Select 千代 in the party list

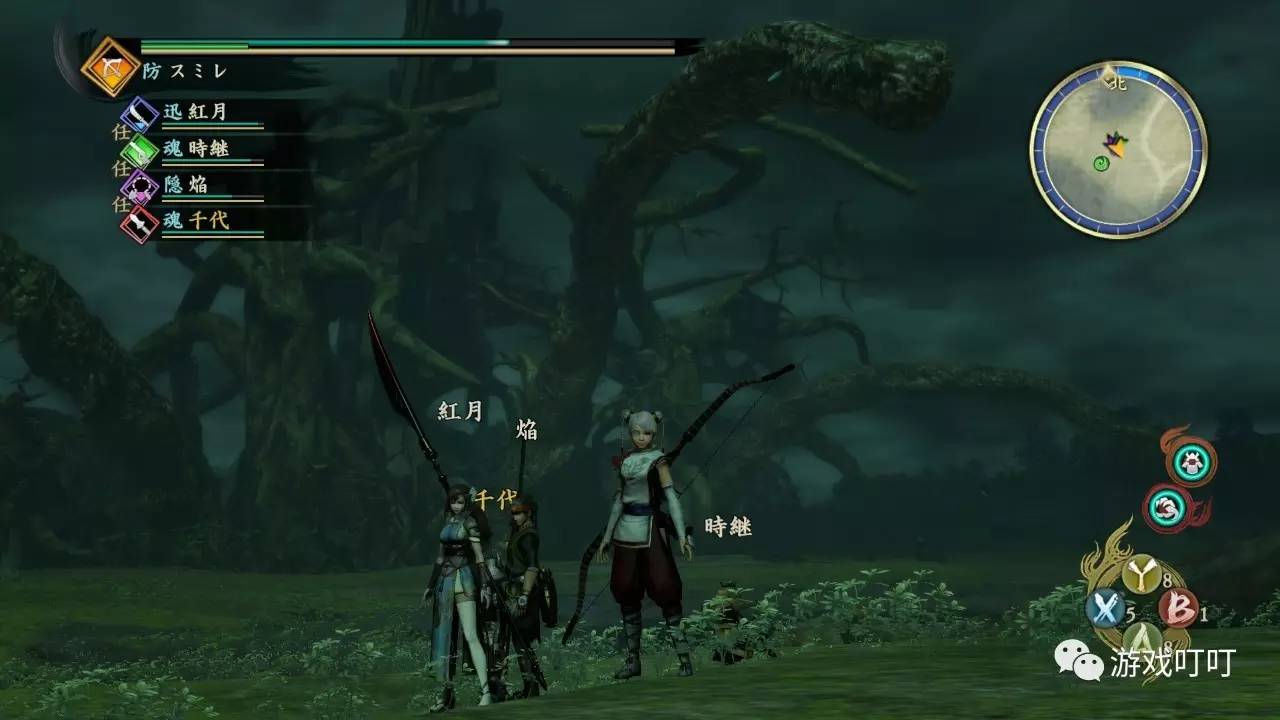196,221
